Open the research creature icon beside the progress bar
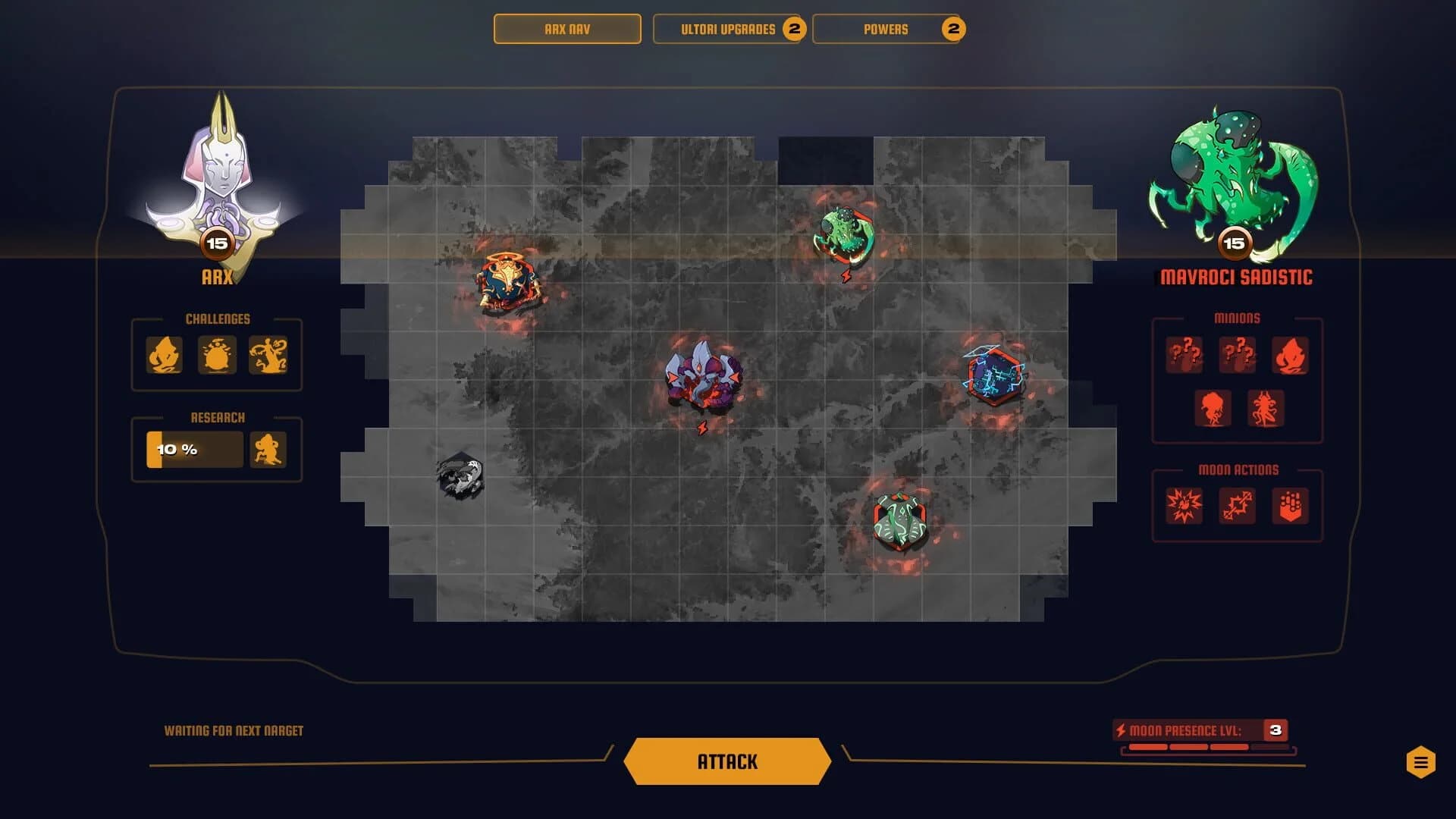1456x819 pixels. (270, 449)
